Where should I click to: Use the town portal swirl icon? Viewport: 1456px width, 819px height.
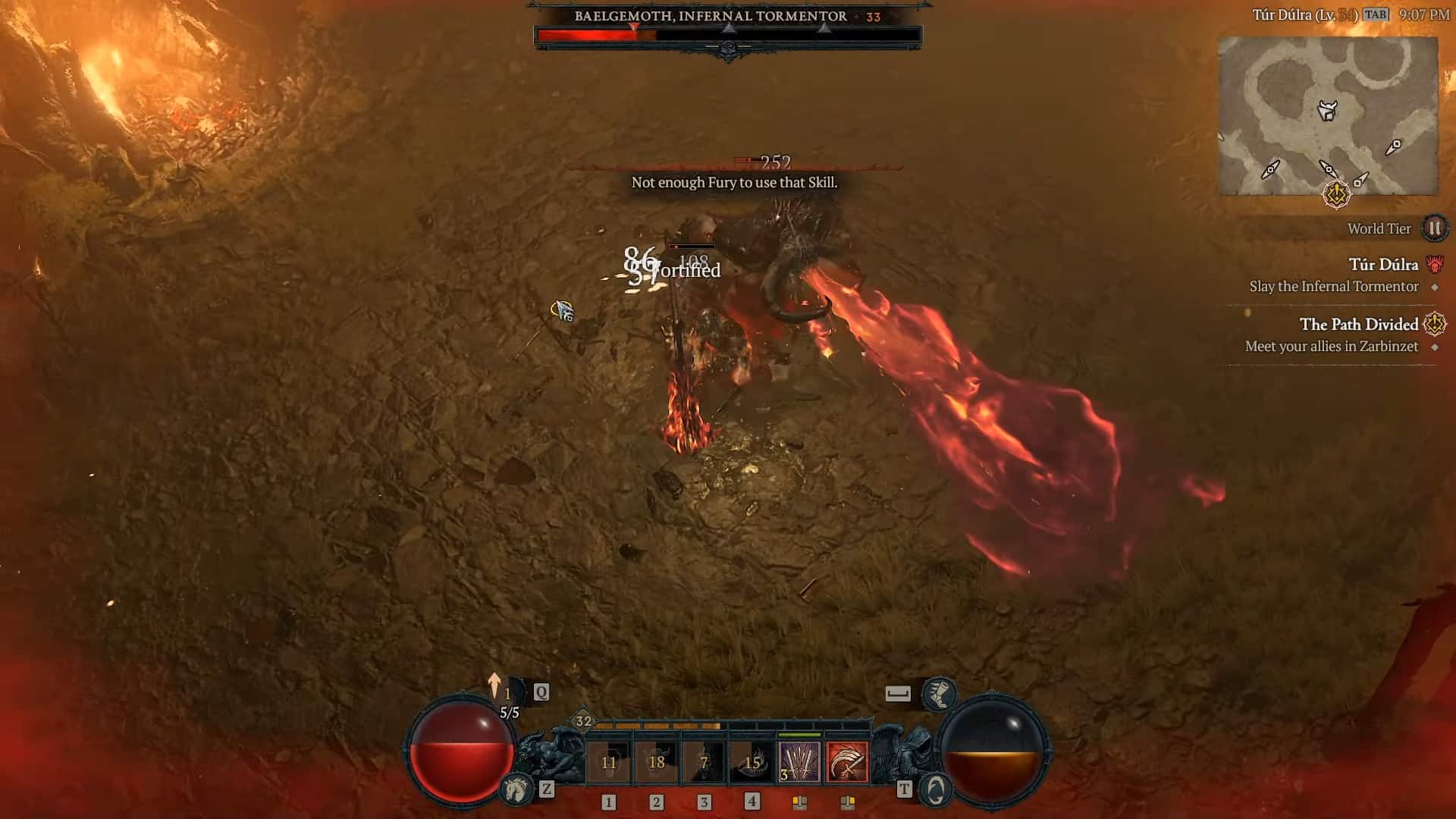coord(936,789)
